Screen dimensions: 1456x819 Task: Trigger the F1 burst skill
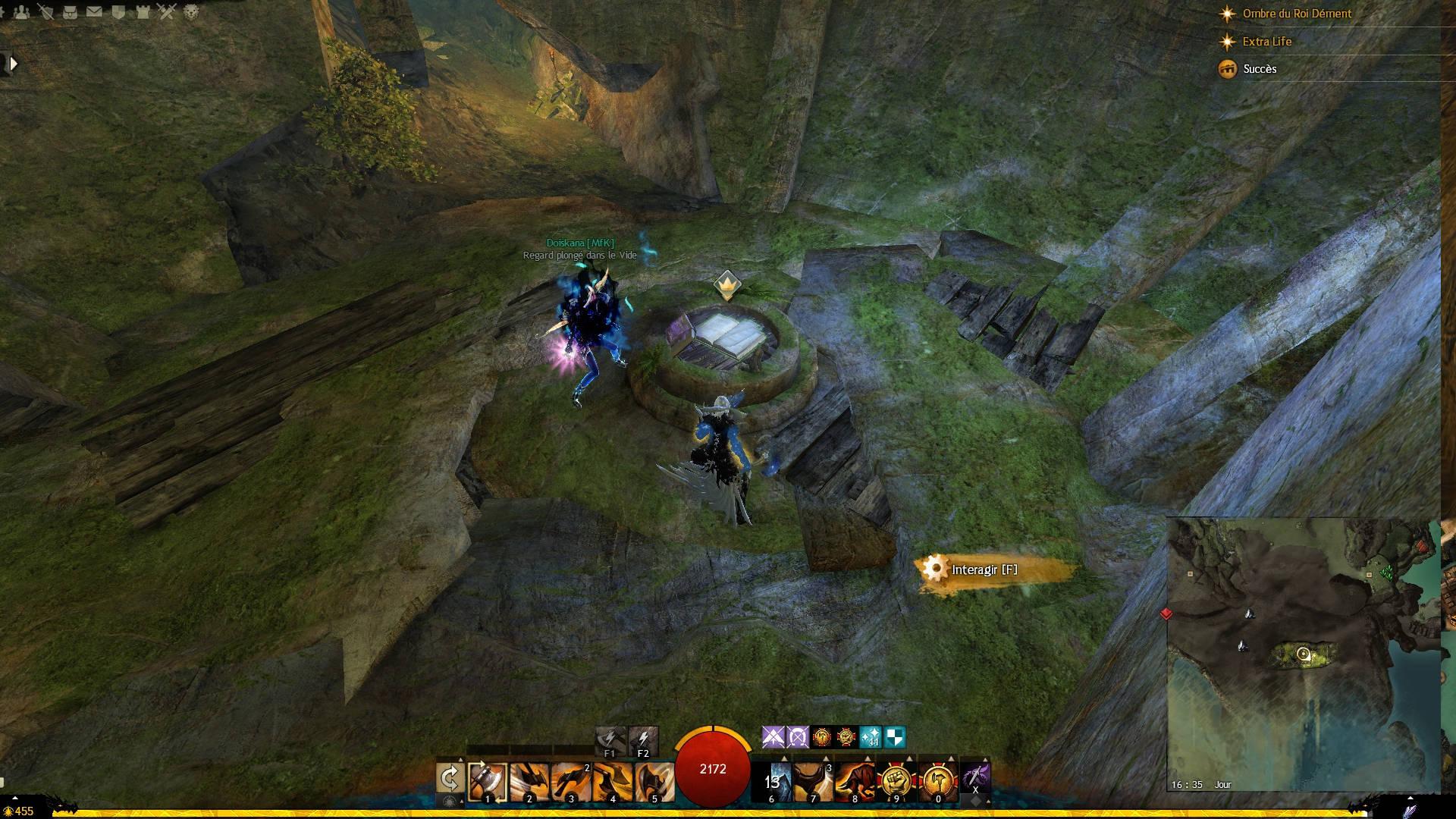610,740
